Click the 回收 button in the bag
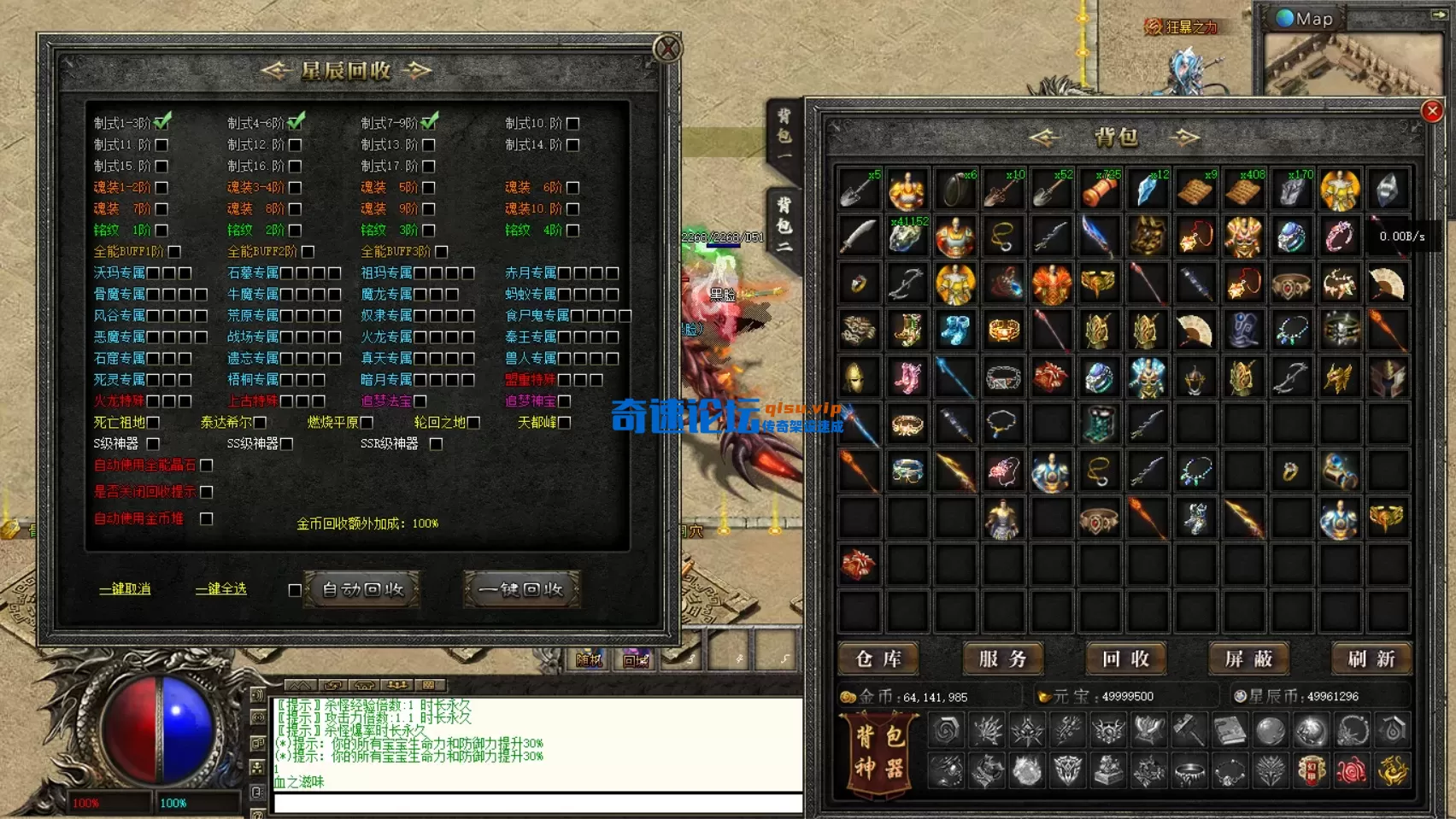Image resolution: width=1456 pixels, height=819 pixels. click(x=1125, y=659)
